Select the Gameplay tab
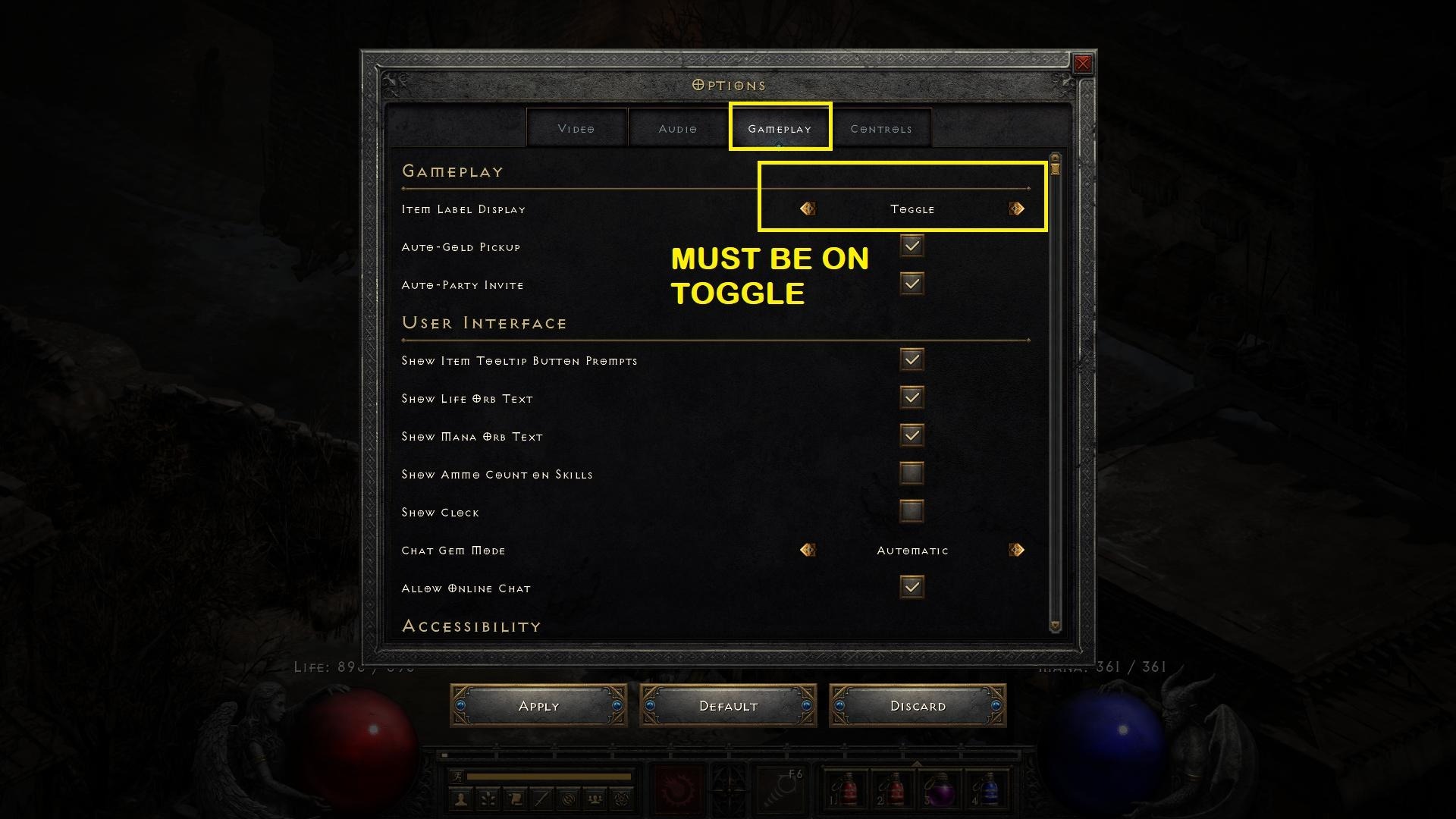1456x819 pixels. coord(780,129)
